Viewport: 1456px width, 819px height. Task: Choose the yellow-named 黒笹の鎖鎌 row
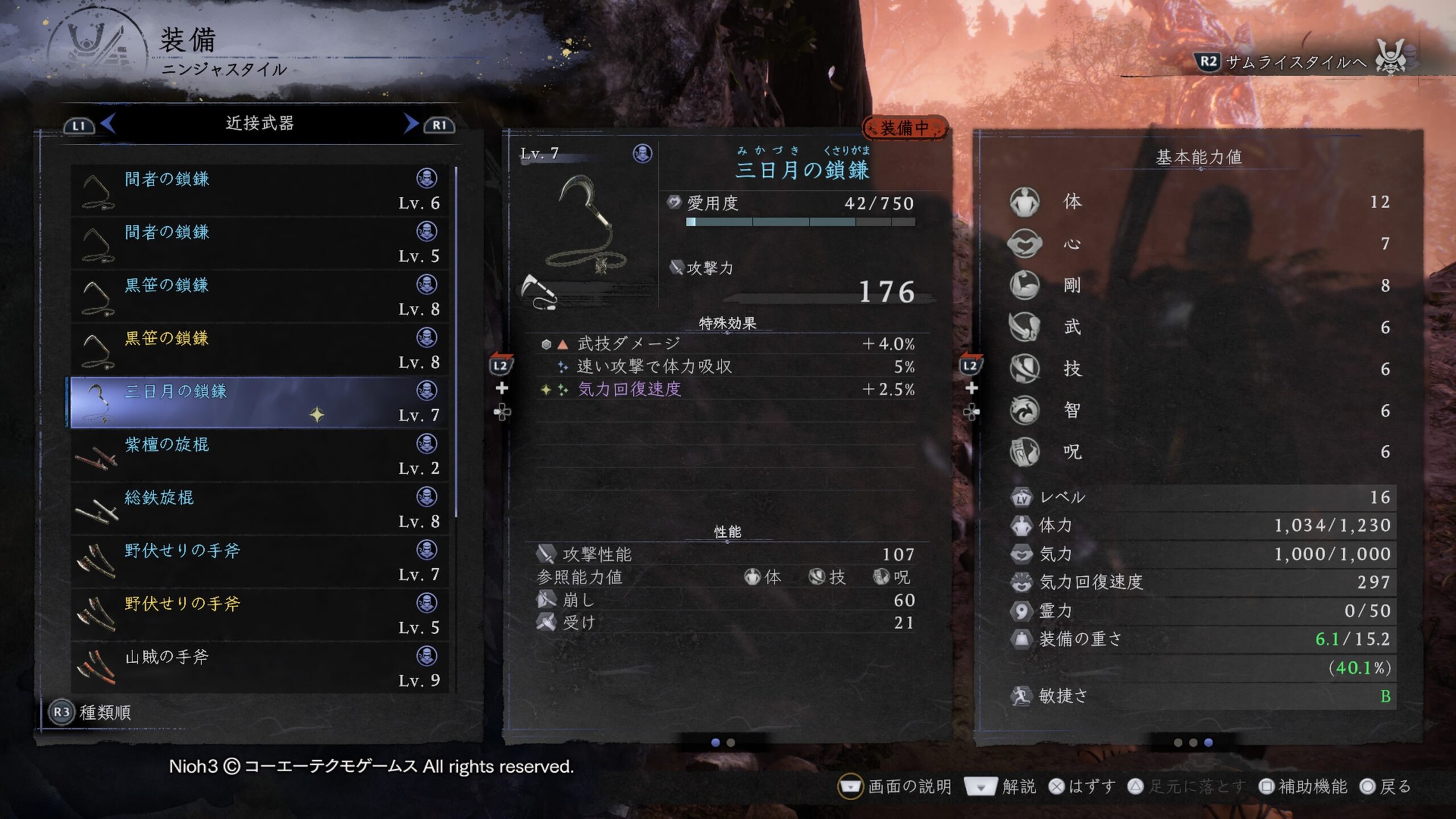(259, 350)
